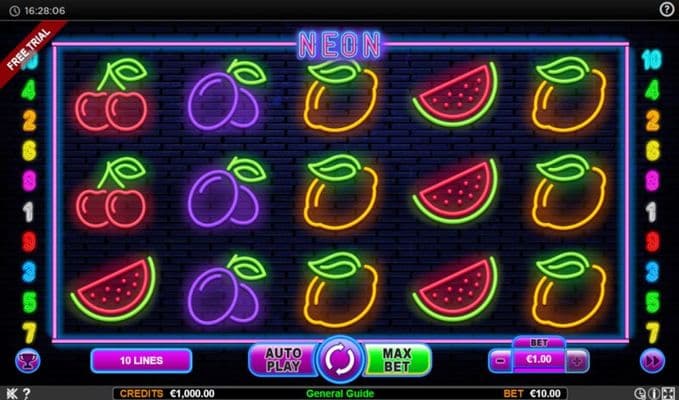The image size is (679, 400).
Task: Open the game info icon
Action: point(653,393)
